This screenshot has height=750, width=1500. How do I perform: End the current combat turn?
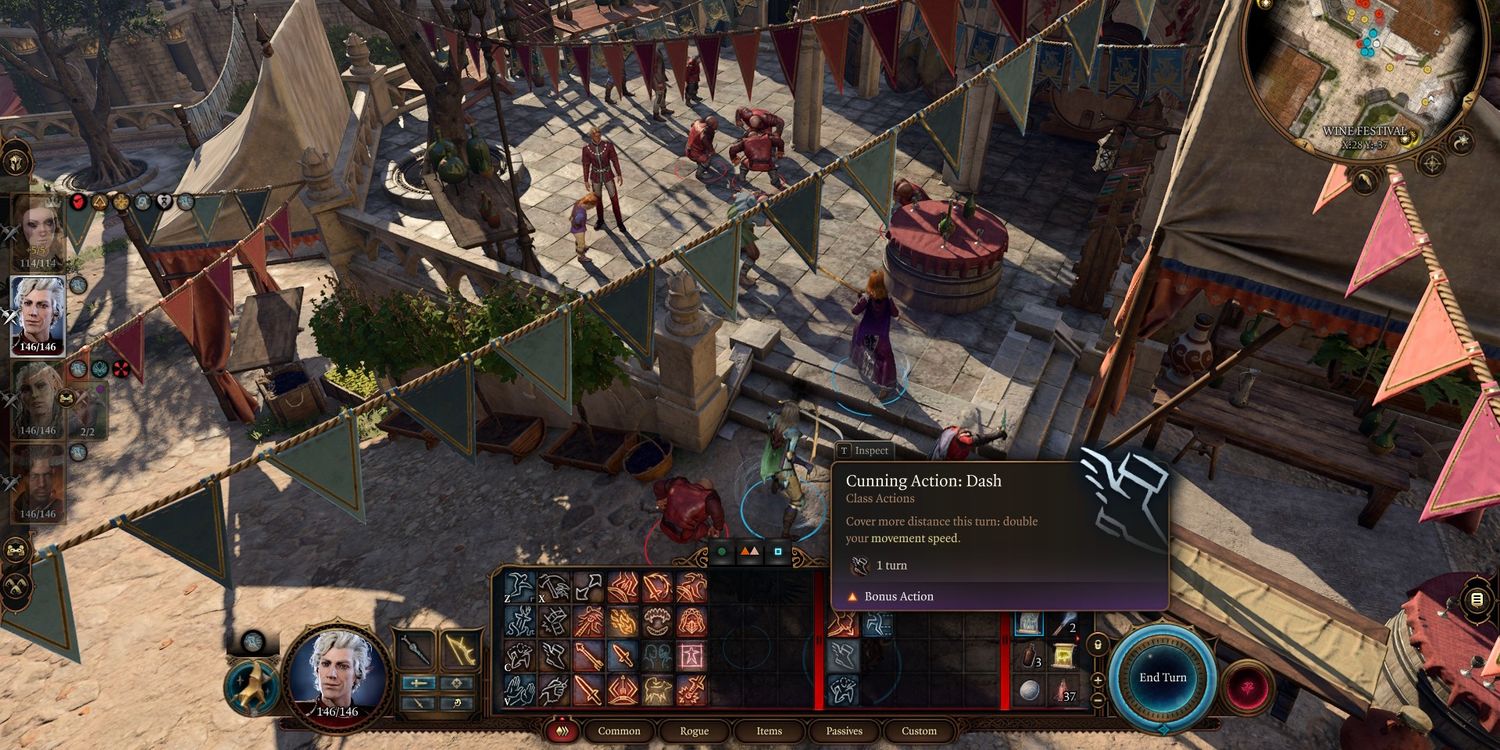coord(1162,677)
